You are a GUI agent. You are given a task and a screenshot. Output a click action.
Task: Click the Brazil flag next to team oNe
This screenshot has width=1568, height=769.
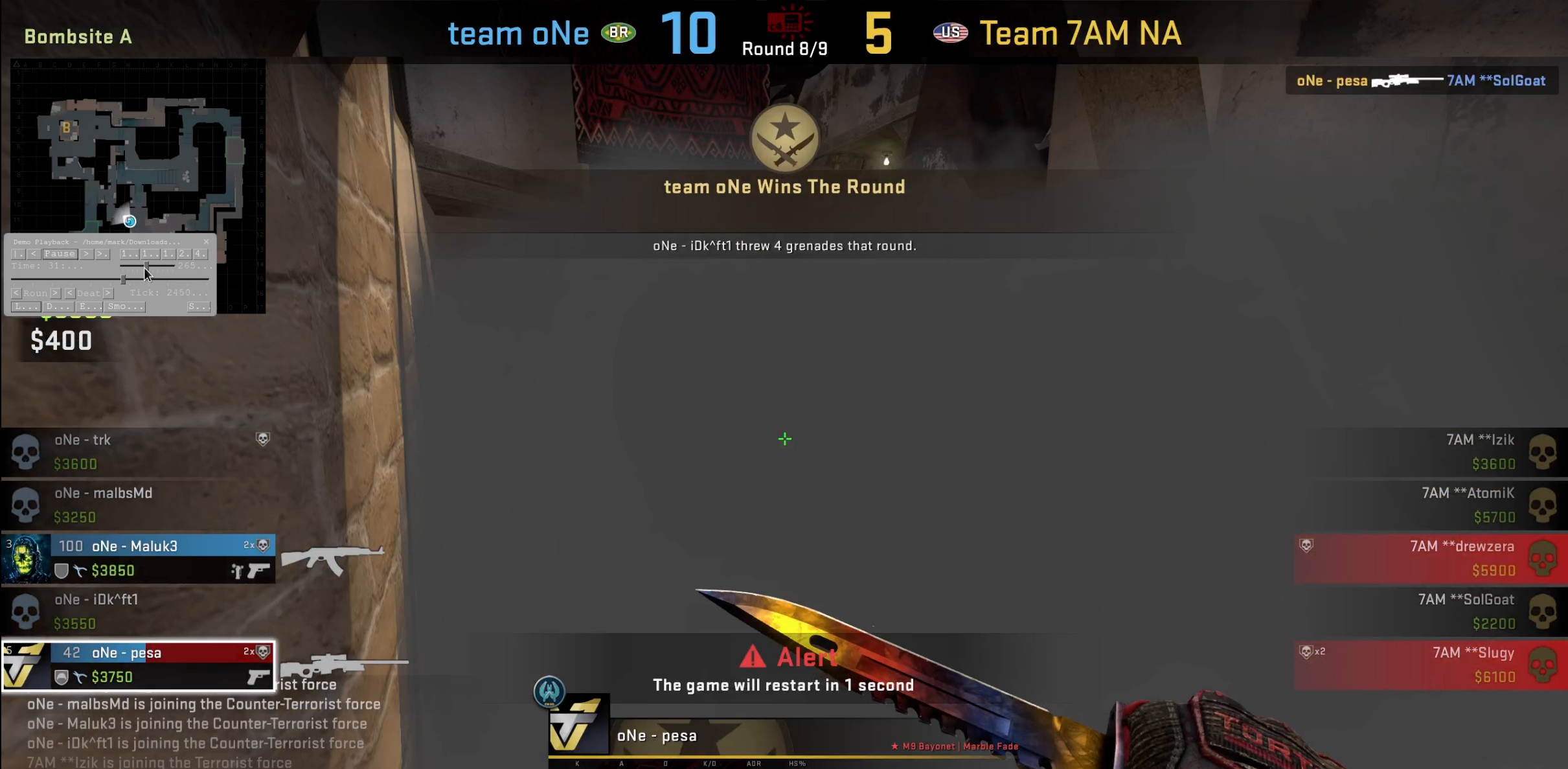point(619,32)
